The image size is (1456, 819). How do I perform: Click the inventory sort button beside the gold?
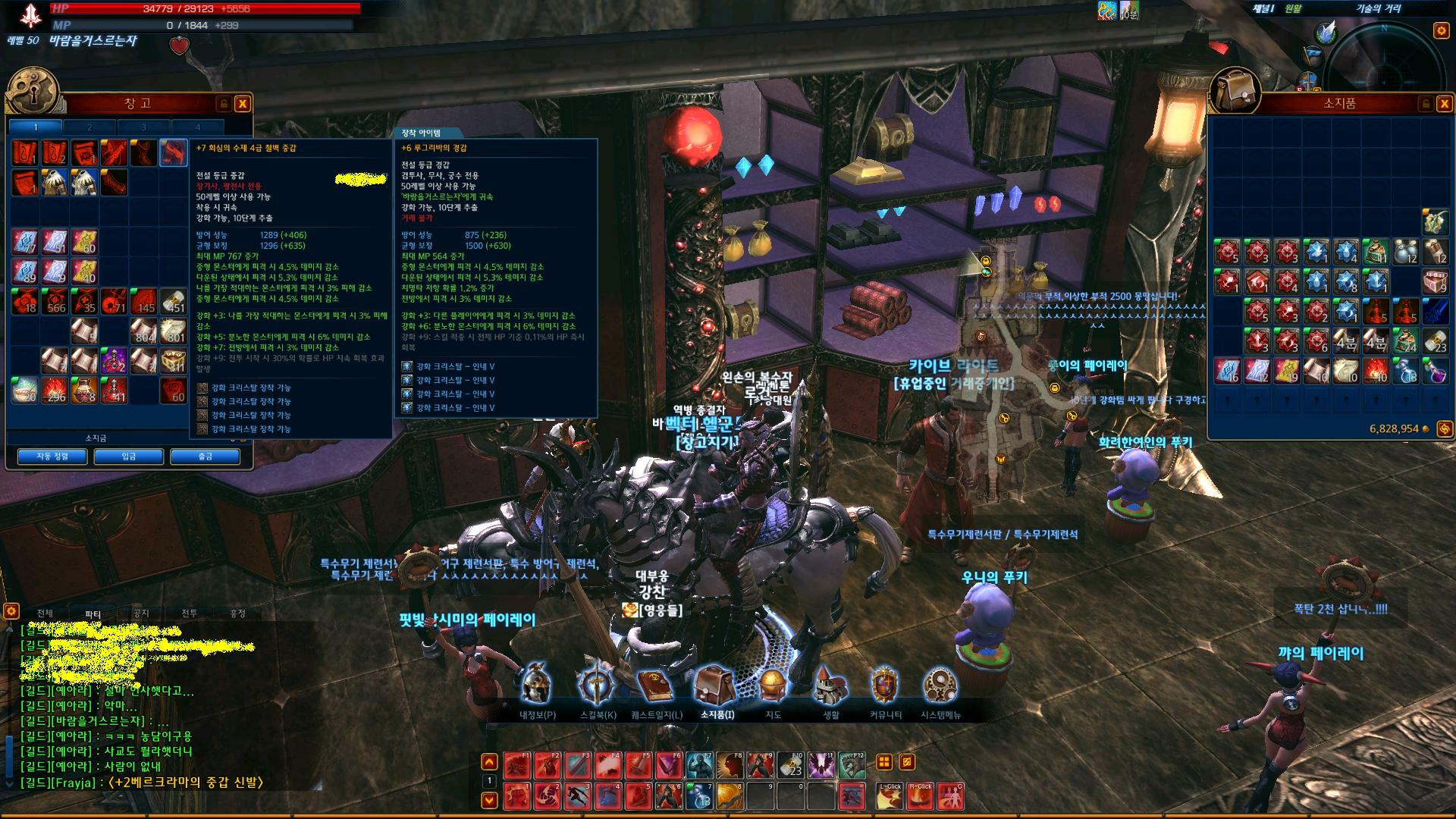click(x=1444, y=429)
